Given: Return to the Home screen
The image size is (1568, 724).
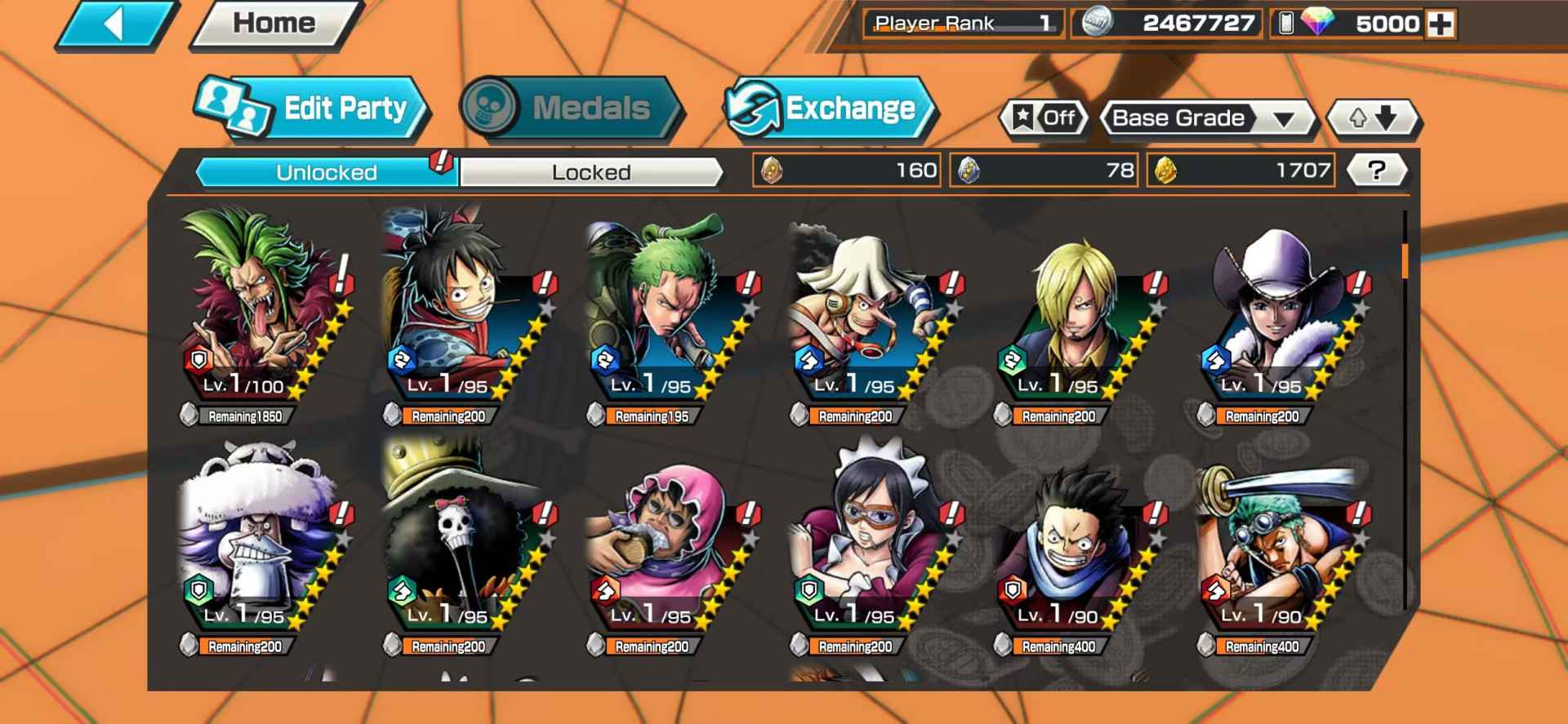Looking at the screenshot, I should pos(274,24).
